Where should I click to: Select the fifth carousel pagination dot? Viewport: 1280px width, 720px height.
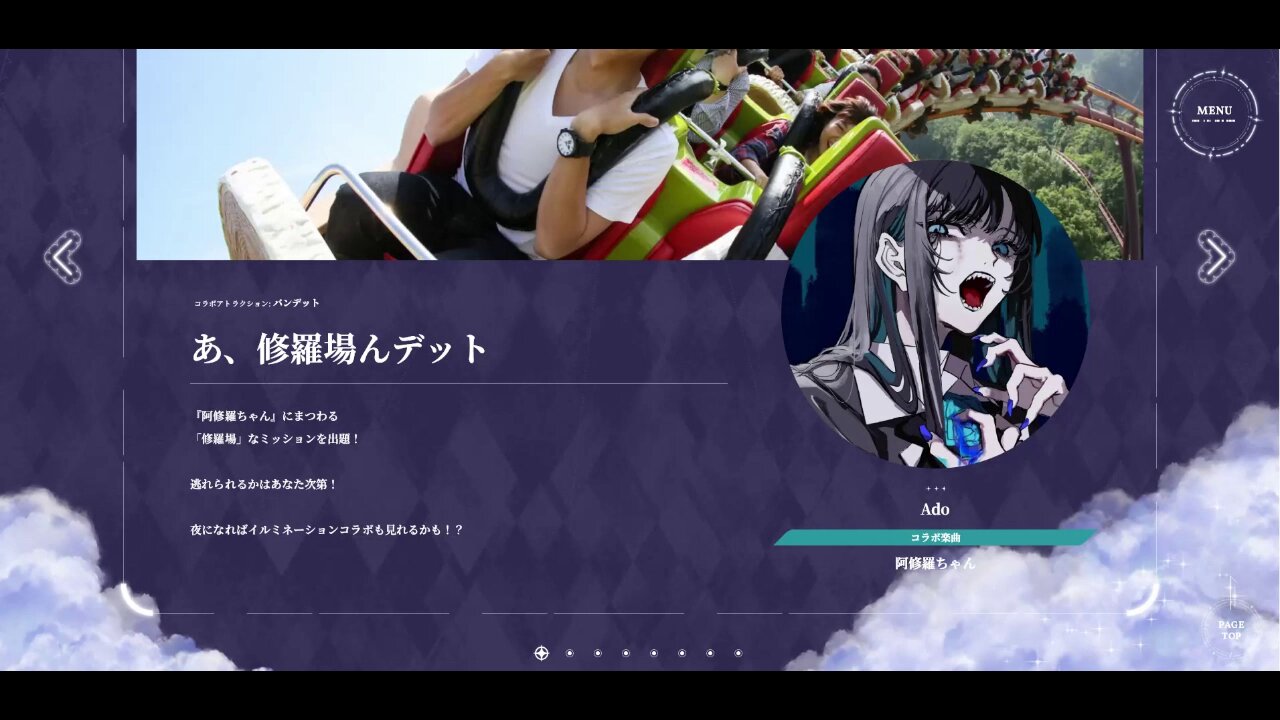[x=653, y=654]
